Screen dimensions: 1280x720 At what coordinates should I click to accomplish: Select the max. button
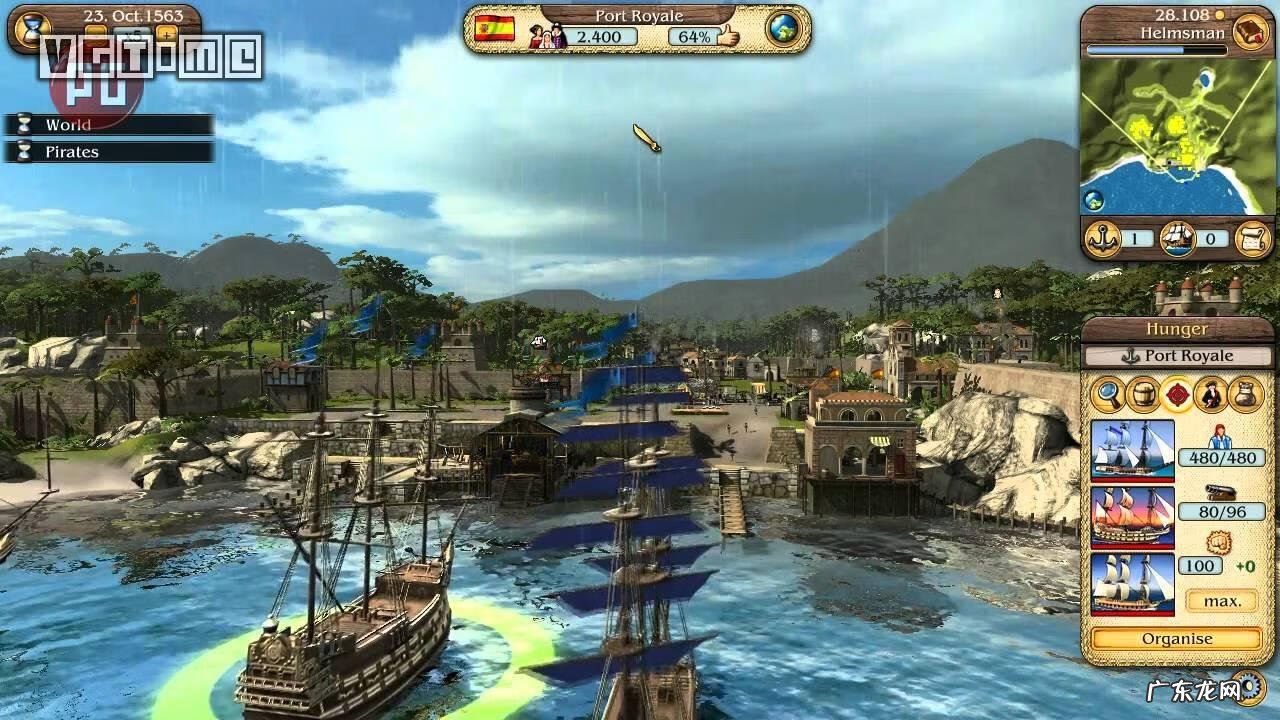[x=1221, y=601]
